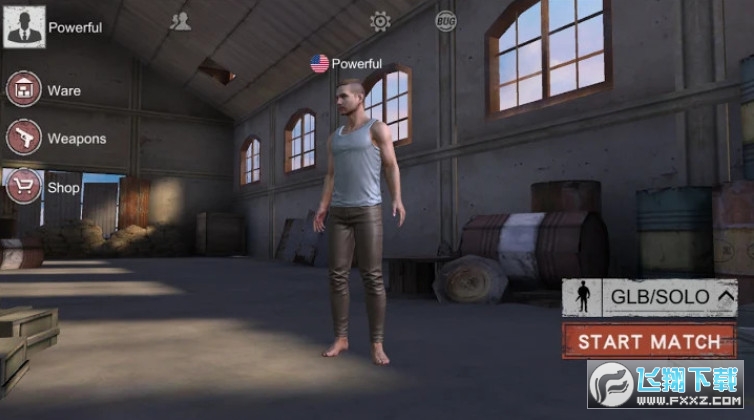Report a bug with the BUG button

445,20
